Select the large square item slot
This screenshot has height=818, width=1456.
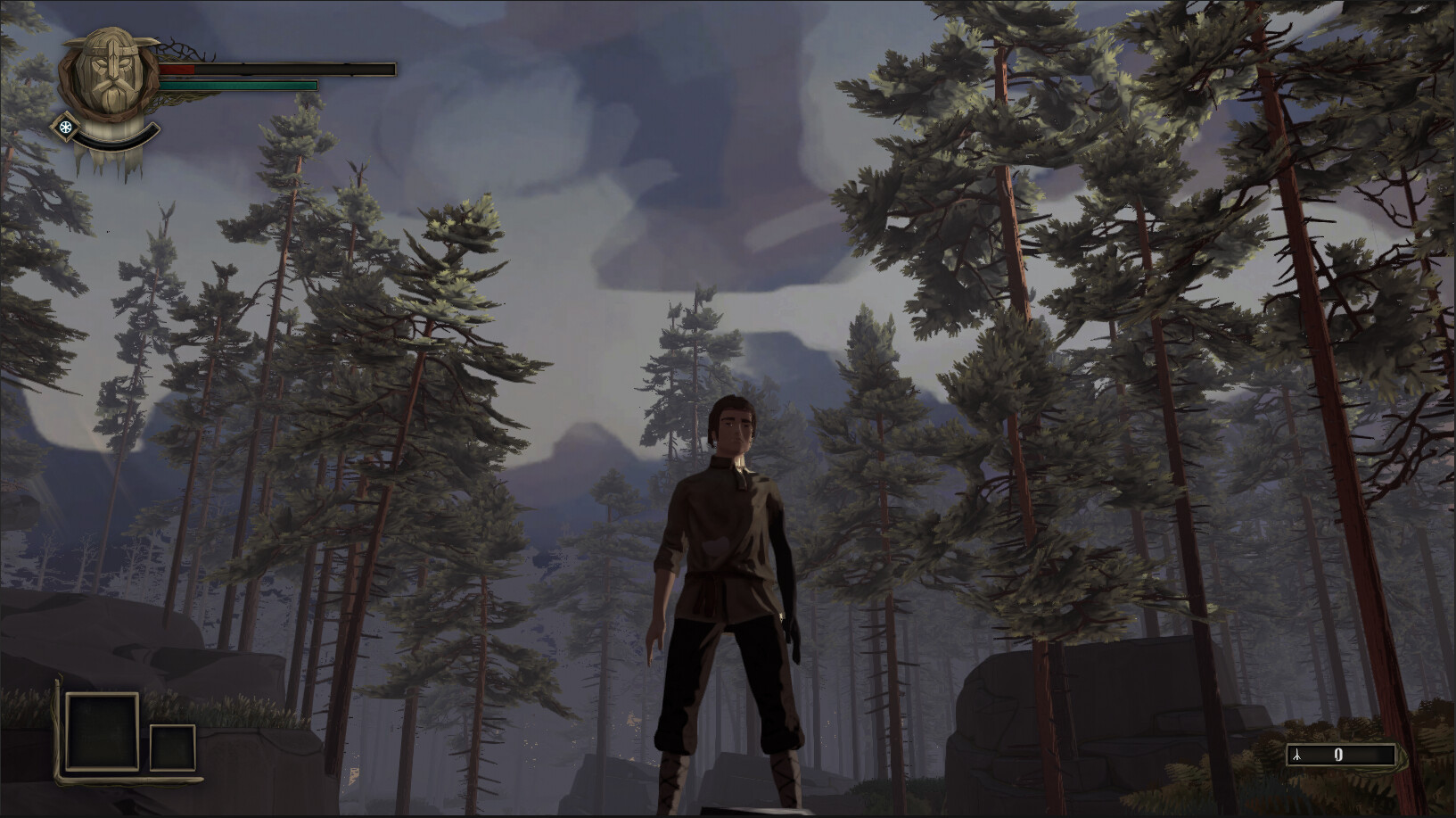[103, 731]
